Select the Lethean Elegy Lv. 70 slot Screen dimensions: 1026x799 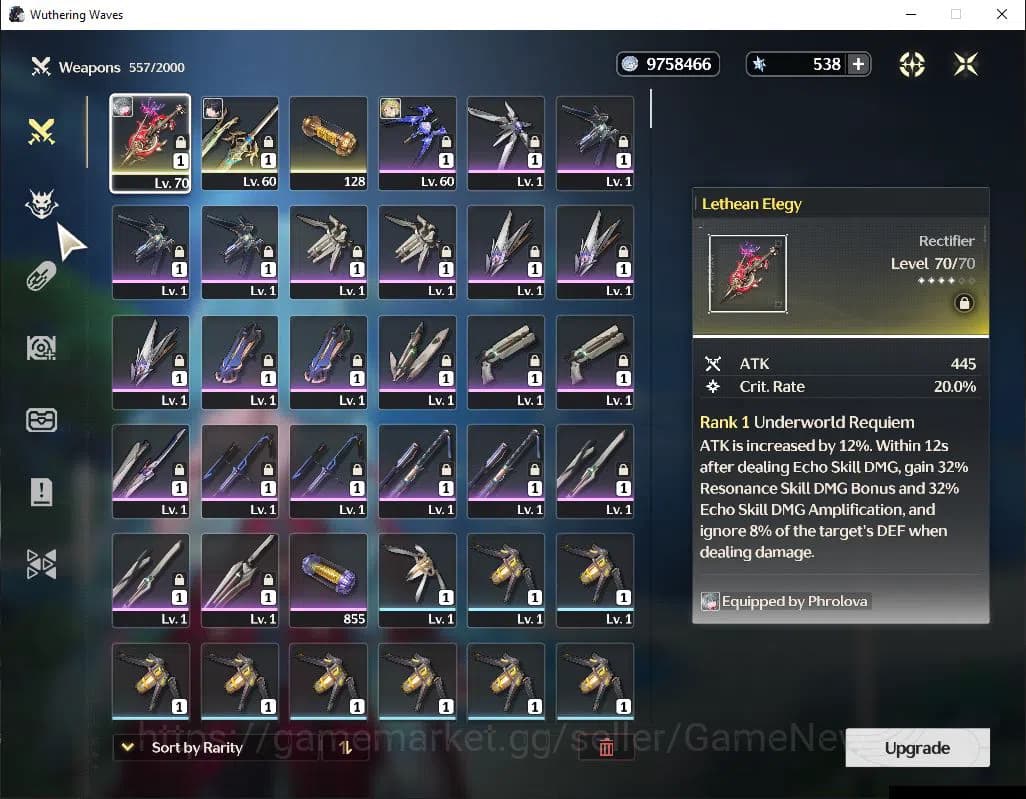[x=150, y=142]
